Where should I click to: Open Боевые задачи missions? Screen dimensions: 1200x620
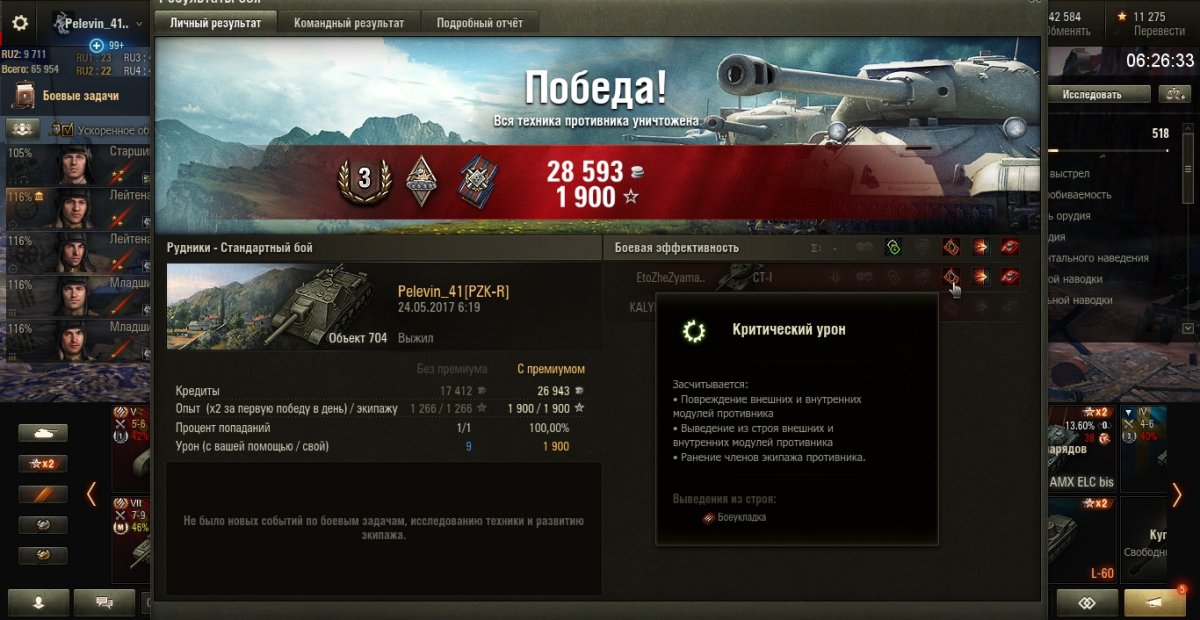[80, 96]
